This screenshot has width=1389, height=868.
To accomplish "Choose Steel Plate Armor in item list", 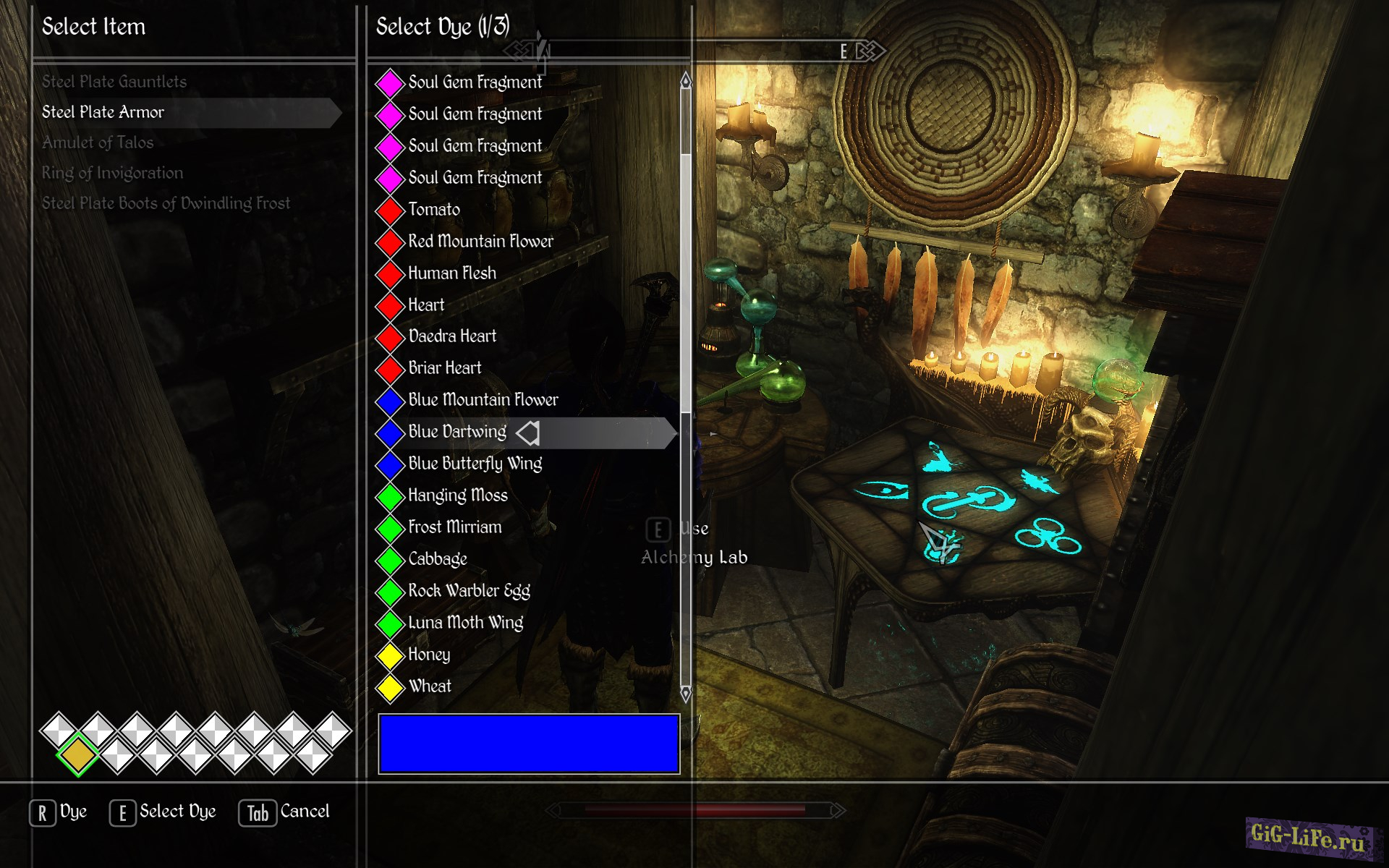I will [103, 112].
